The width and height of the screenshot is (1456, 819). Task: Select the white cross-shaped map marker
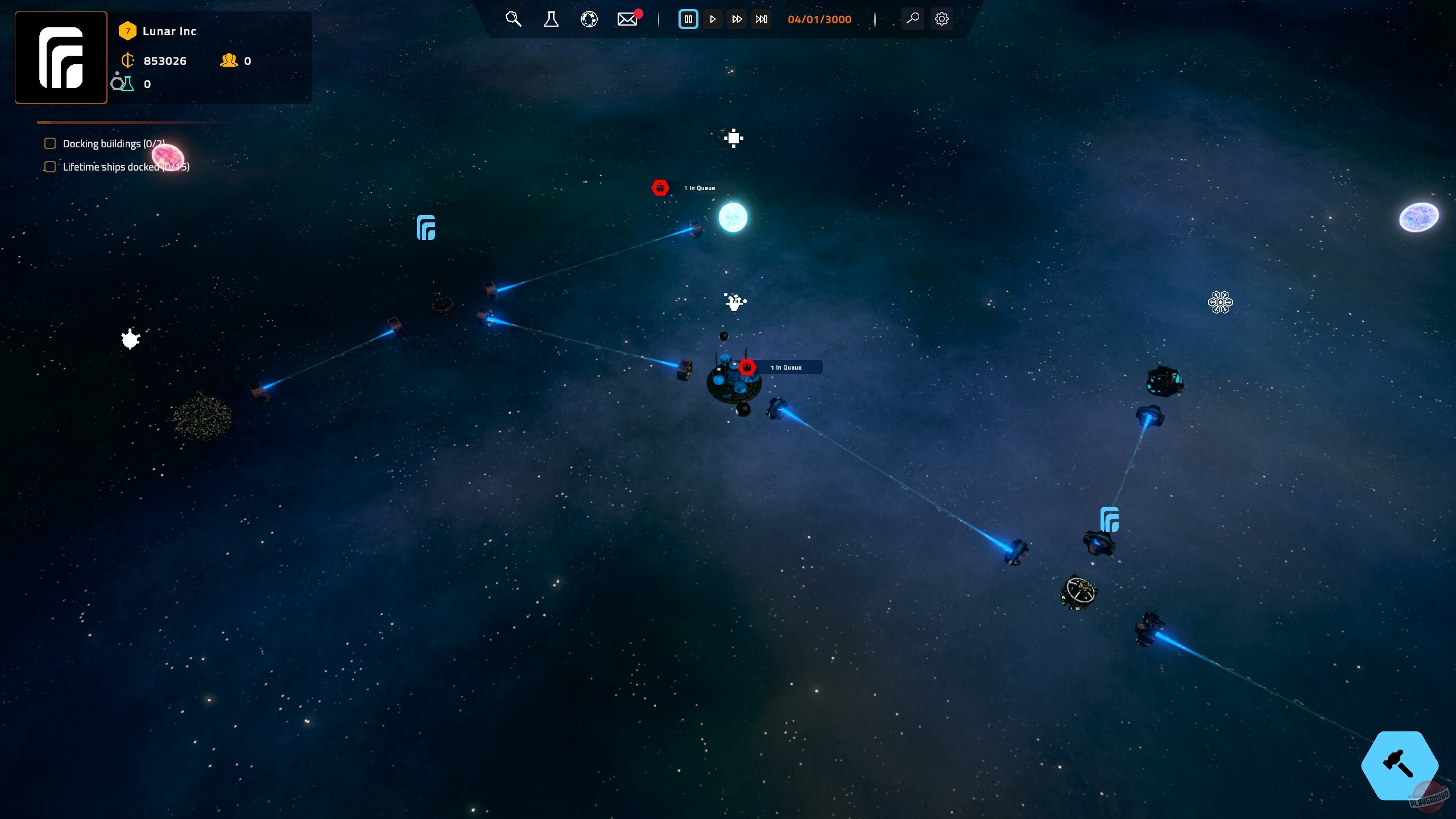[734, 138]
